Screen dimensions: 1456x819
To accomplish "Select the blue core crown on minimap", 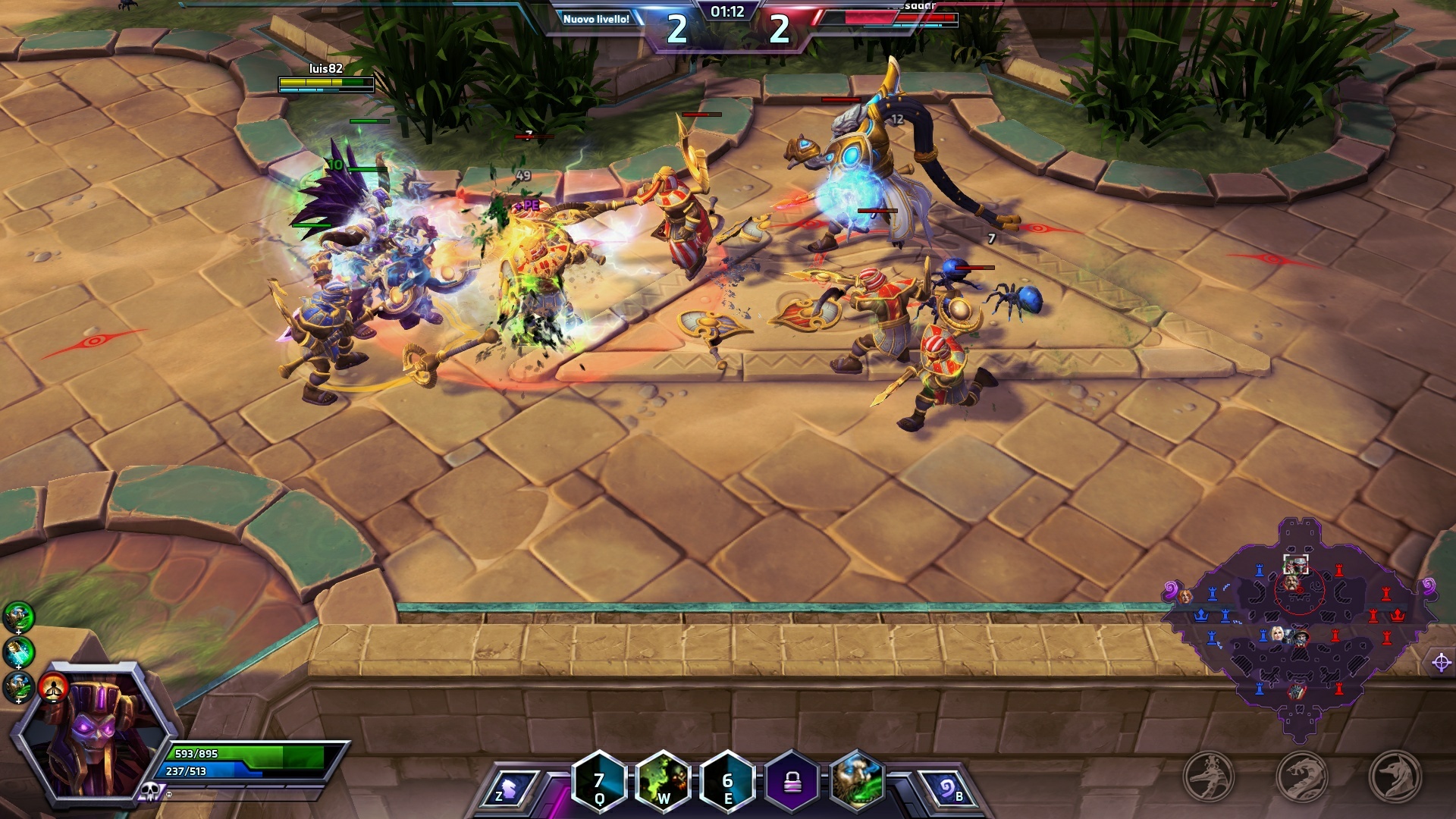I will click(x=1201, y=615).
